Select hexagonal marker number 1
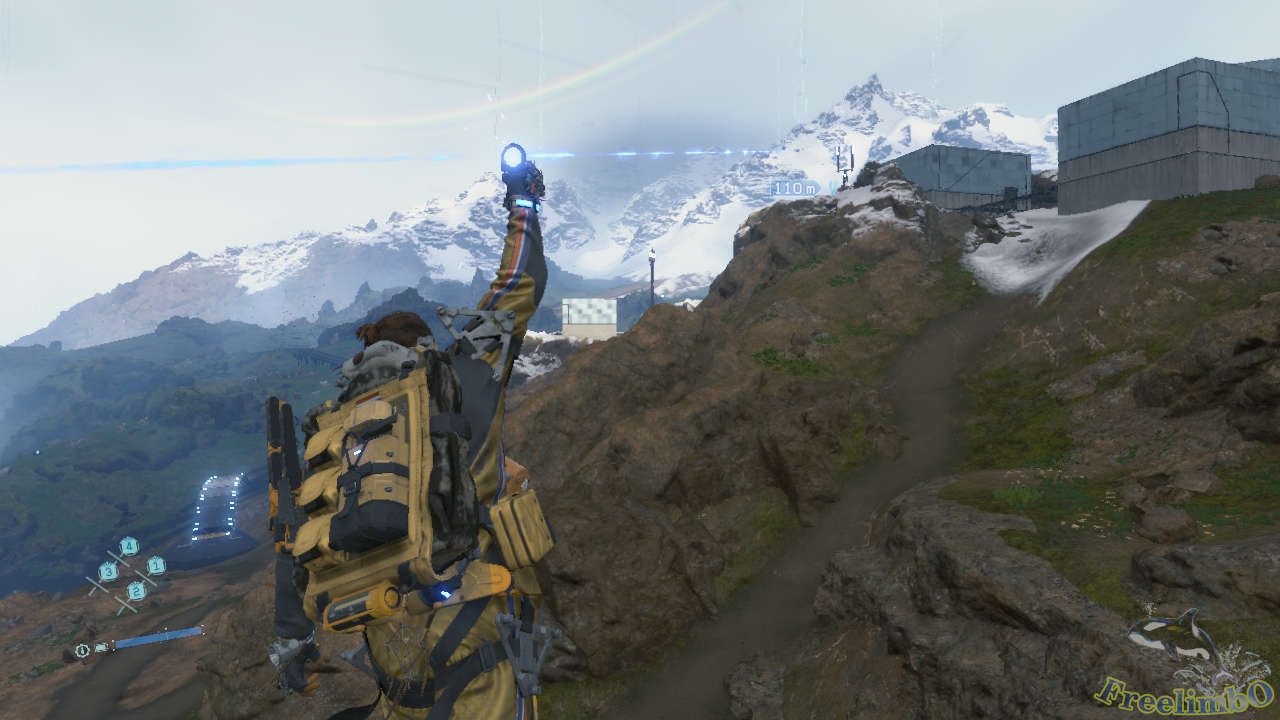The width and height of the screenshot is (1280, 720). tap(156, 566)
